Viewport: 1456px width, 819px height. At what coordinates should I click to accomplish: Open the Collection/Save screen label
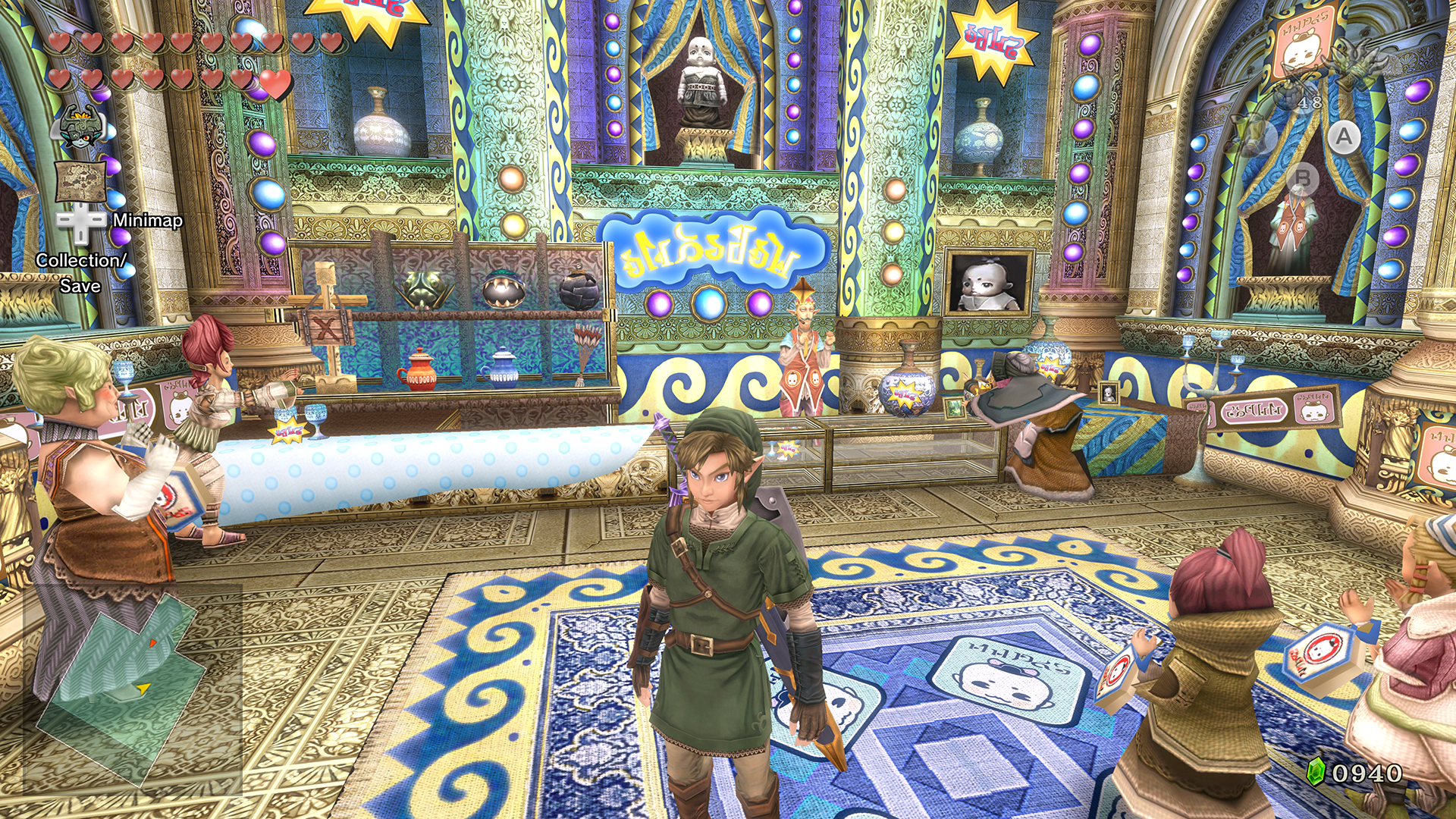point(80,273)
